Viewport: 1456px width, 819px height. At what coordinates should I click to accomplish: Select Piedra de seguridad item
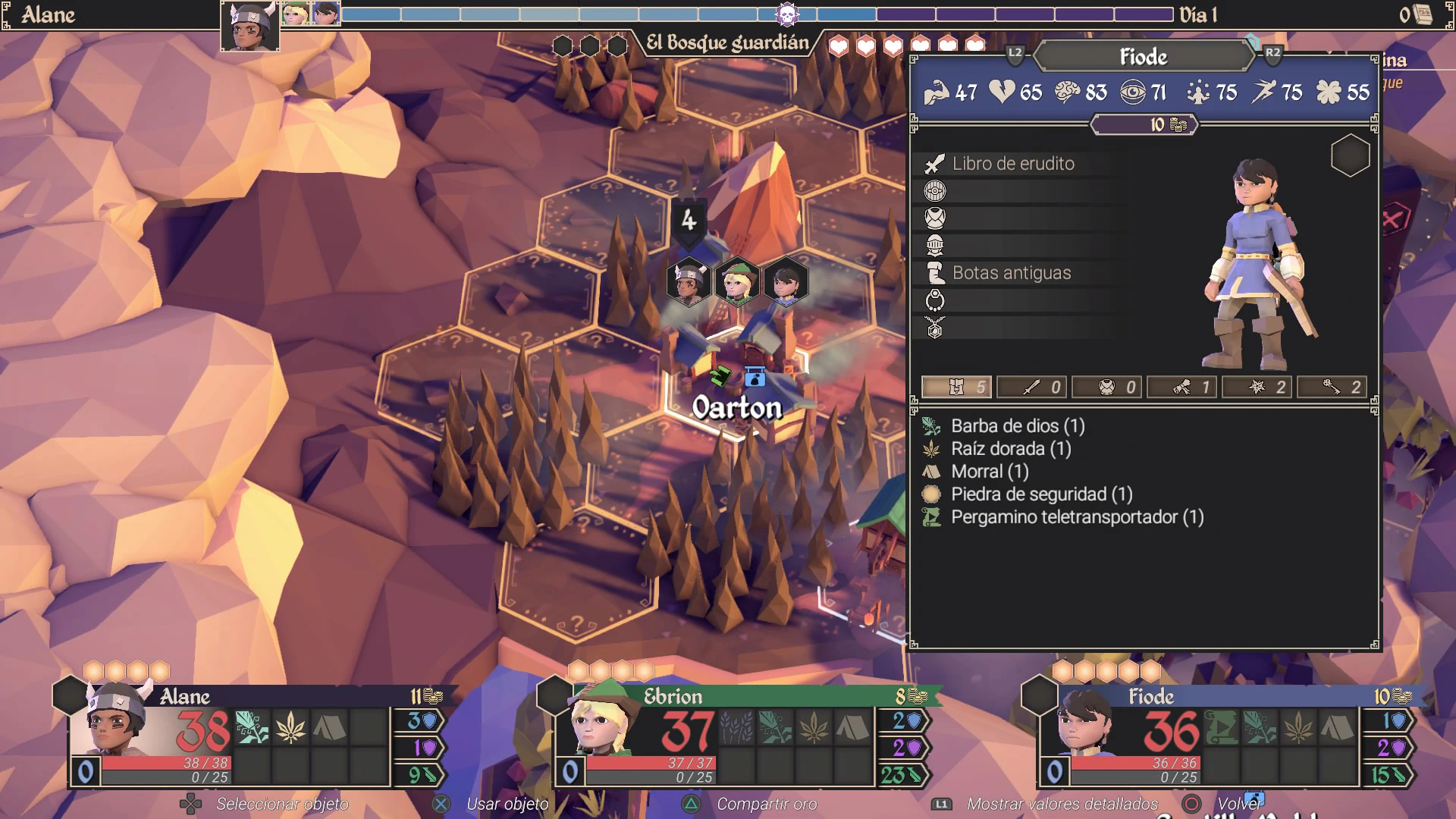tap(1040, 494)
